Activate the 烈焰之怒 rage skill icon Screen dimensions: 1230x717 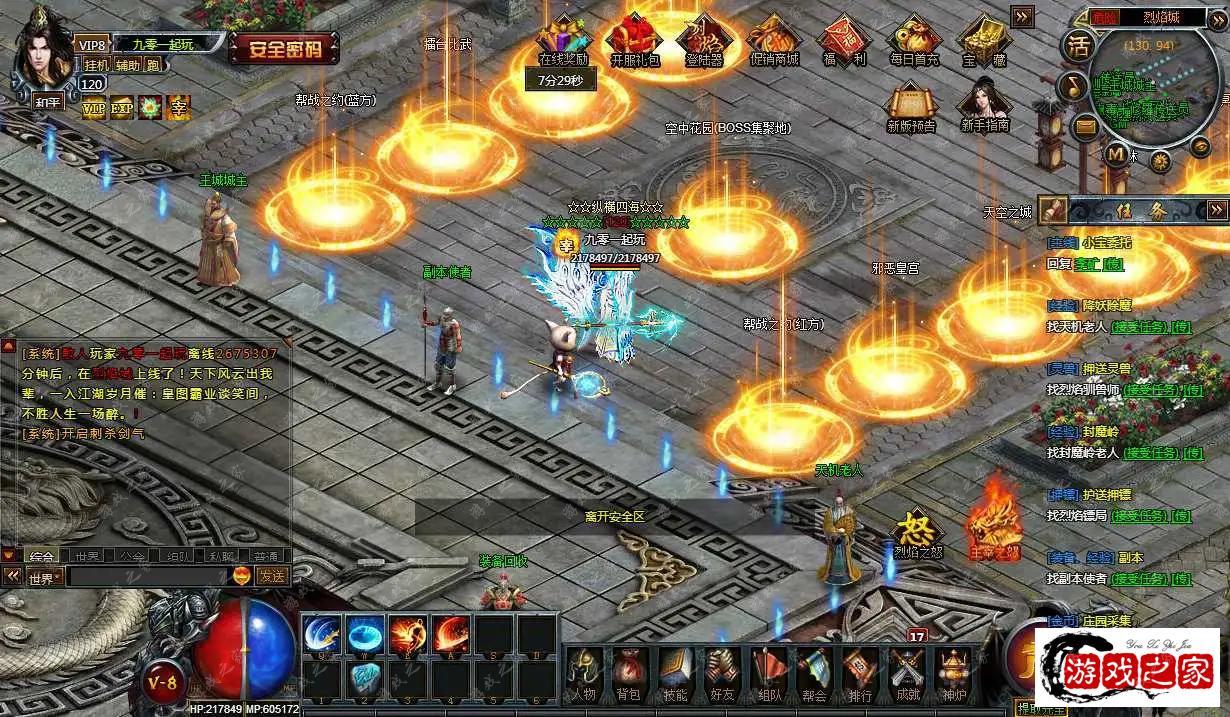click(x=917, y=533)
